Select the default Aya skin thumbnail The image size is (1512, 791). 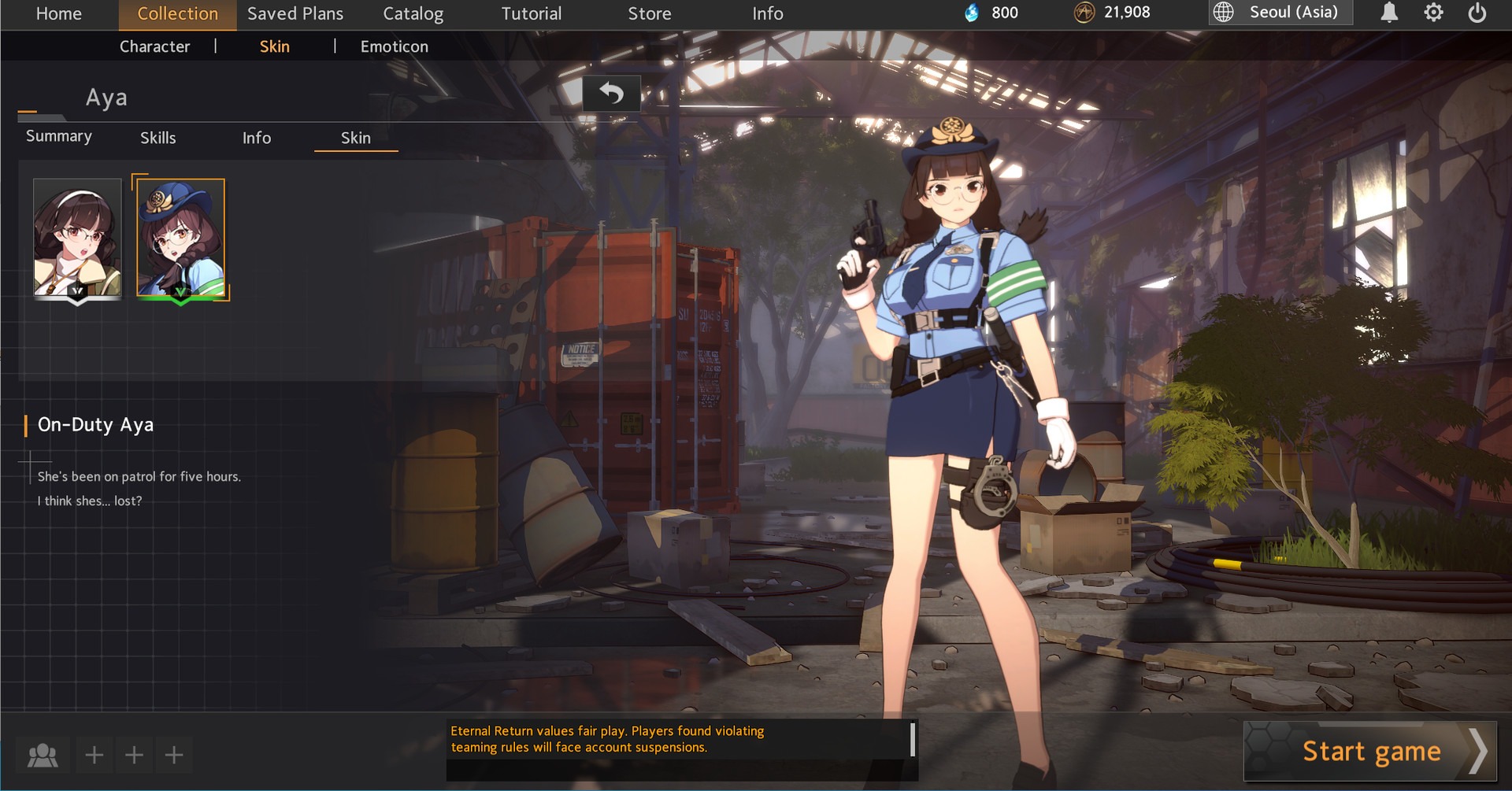(x=76, y=236)
